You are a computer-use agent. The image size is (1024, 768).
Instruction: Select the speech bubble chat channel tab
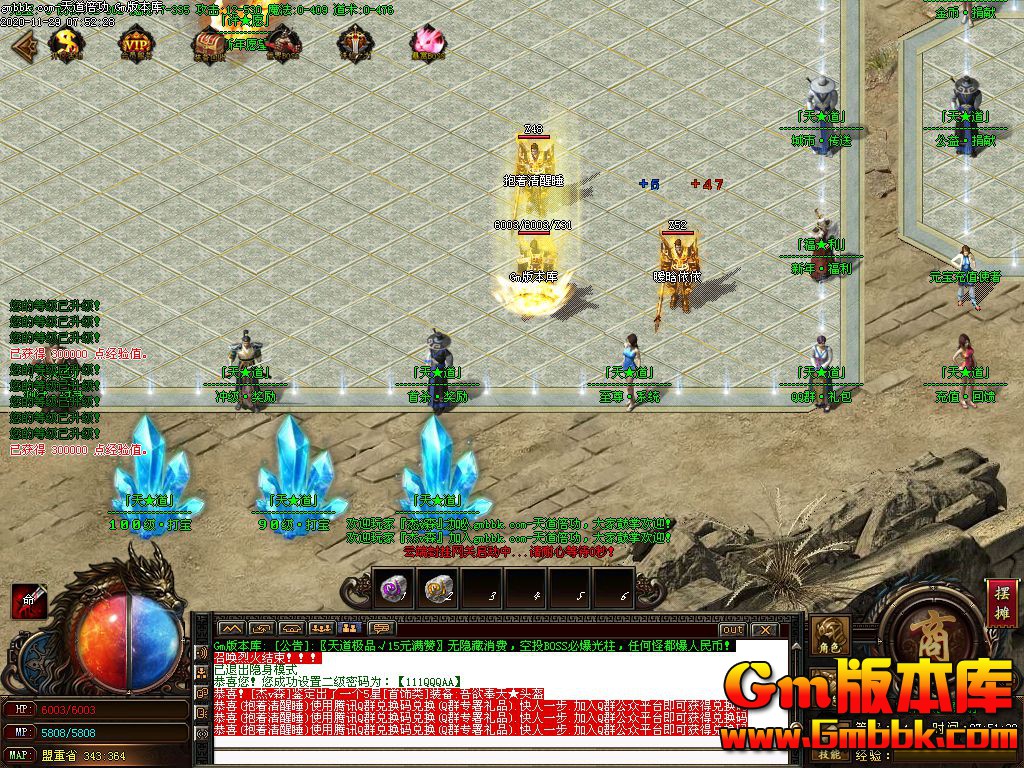[378, 628]
